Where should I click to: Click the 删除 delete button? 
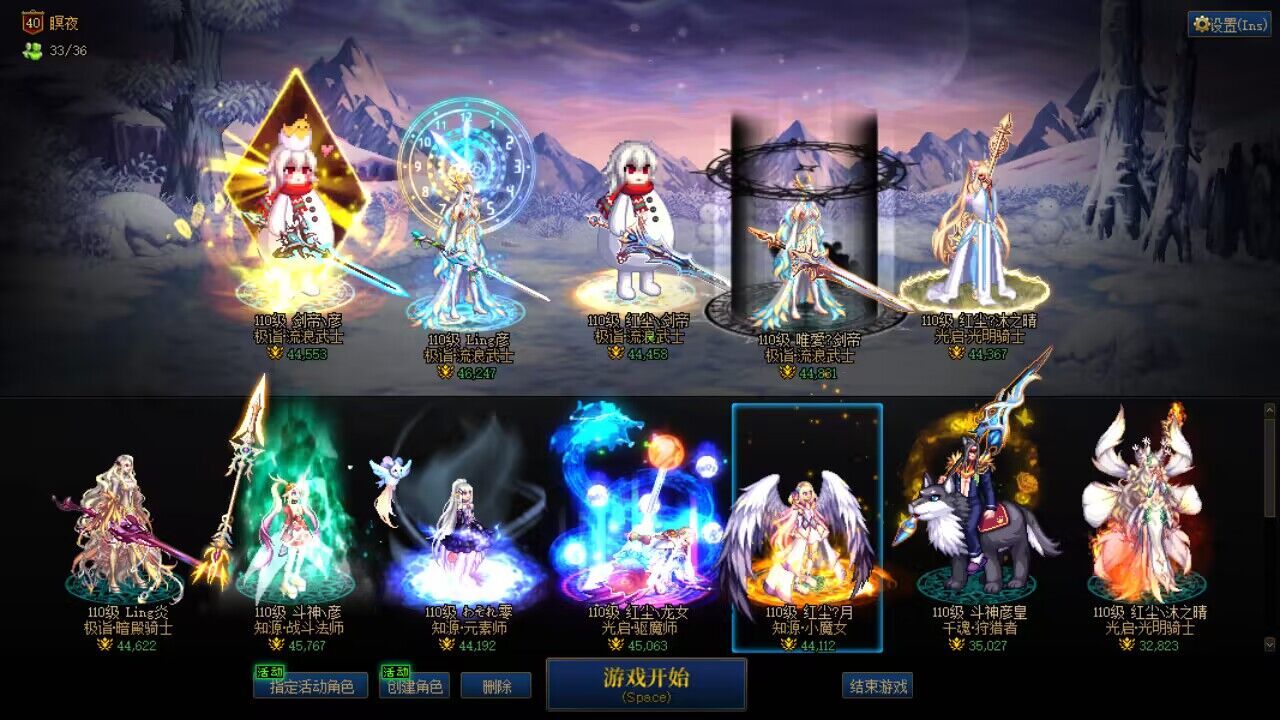coord(497,685)
